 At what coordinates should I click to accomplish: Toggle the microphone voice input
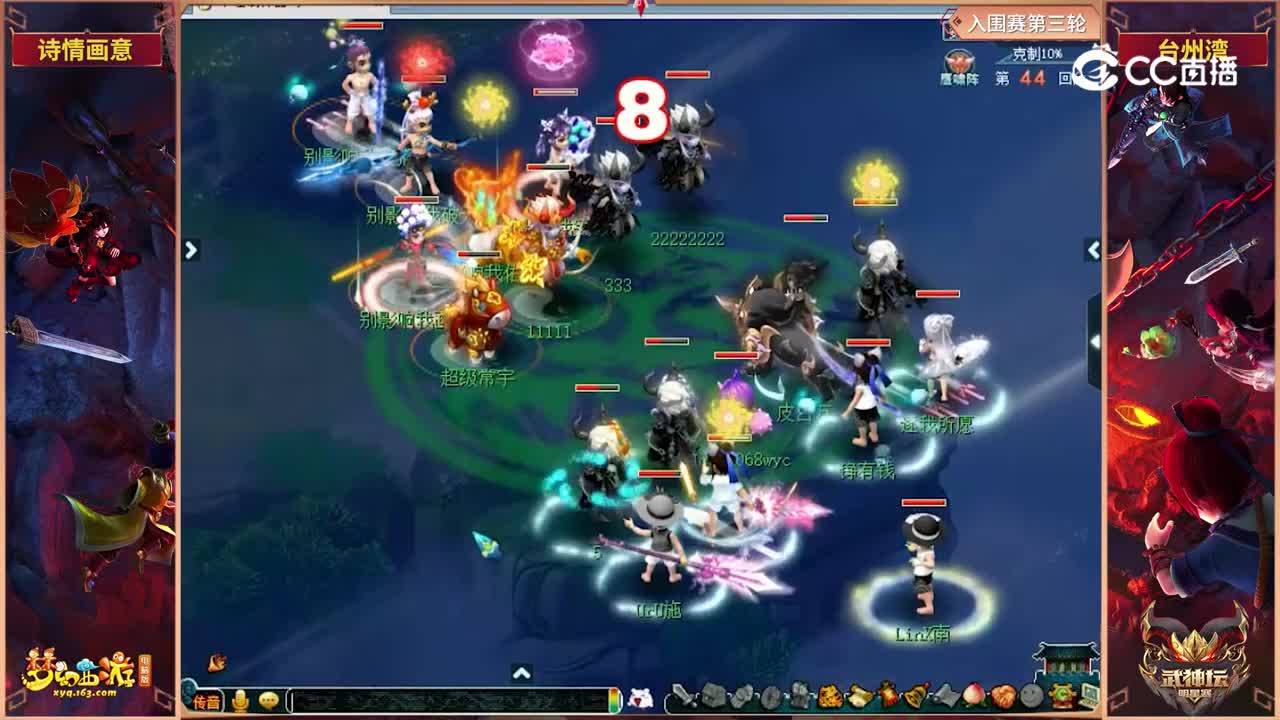(x=240, y=697)
